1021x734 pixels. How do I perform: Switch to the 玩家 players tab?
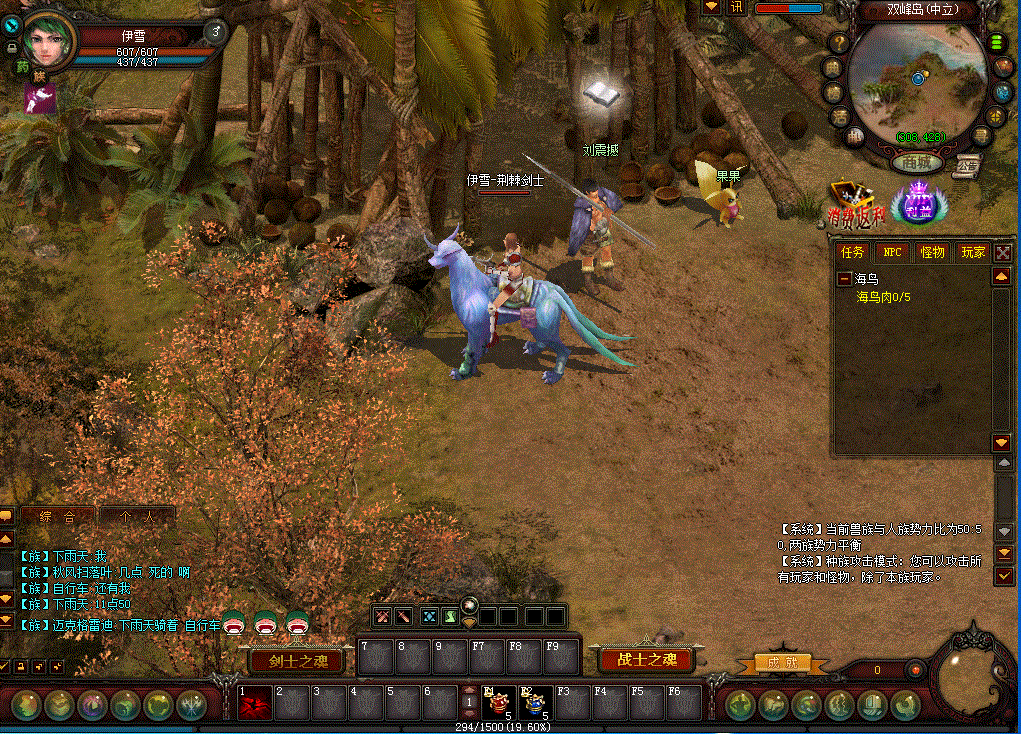[x=972, y=252]
